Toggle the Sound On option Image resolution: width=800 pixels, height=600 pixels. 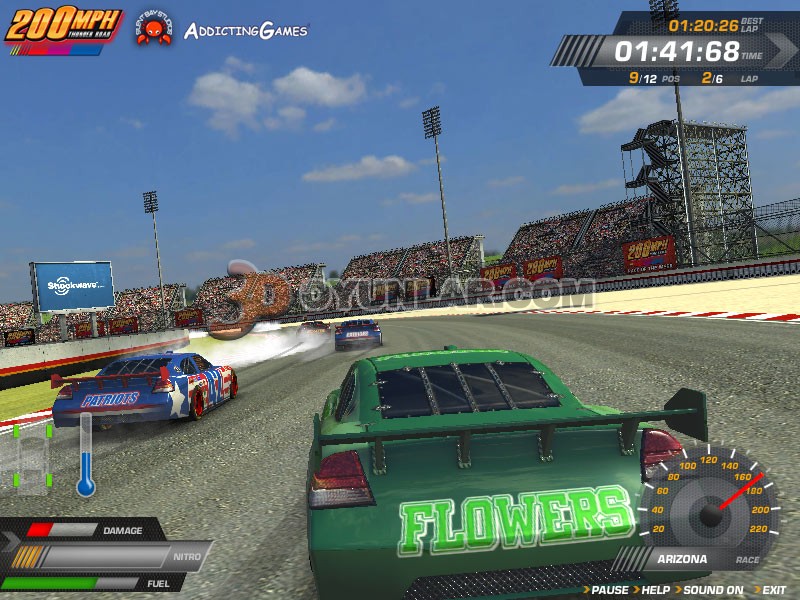point(713,590)
